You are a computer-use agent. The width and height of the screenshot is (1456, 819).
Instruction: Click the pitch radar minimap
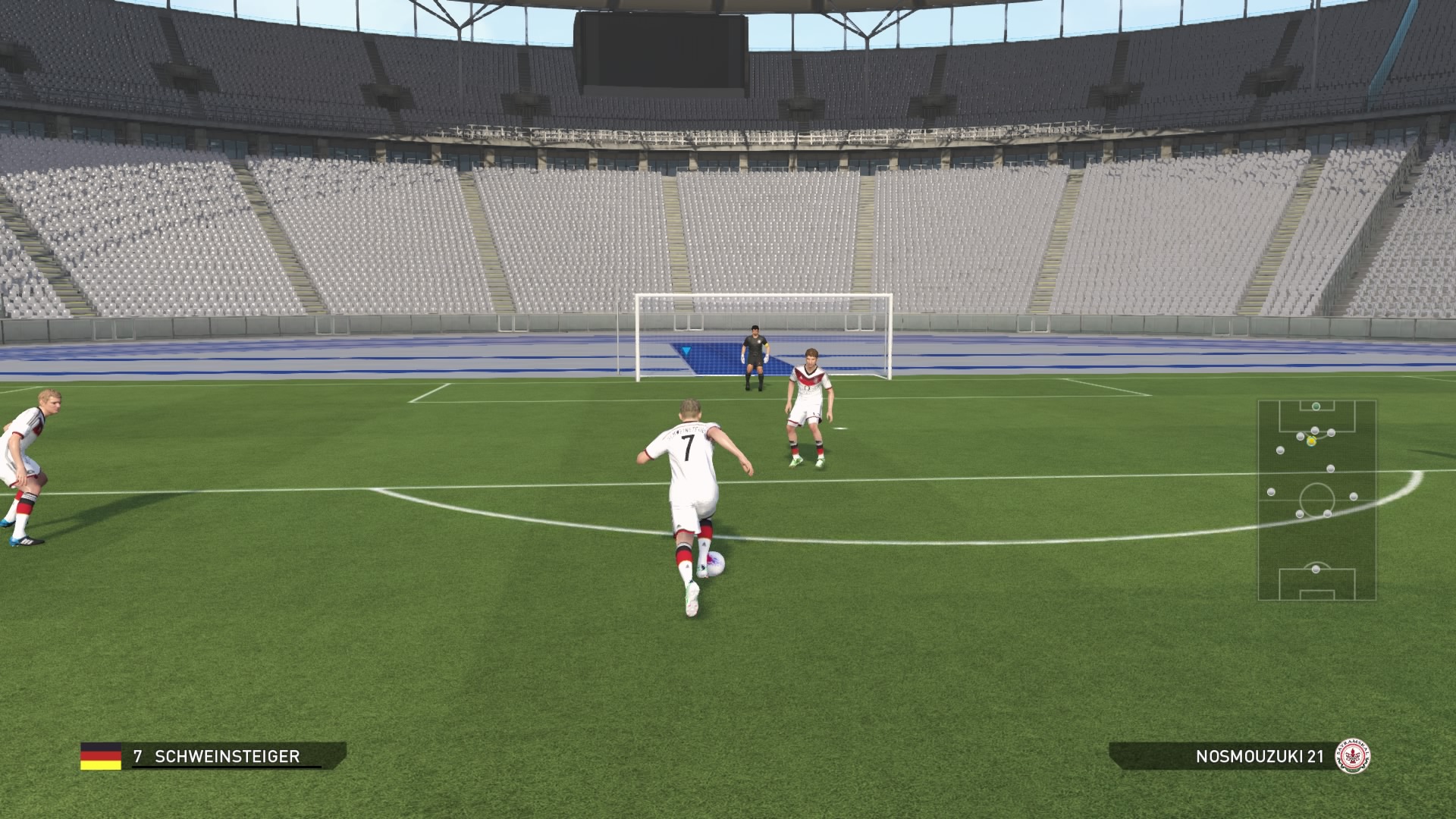pyautogui.click(x=1316, y=500)
